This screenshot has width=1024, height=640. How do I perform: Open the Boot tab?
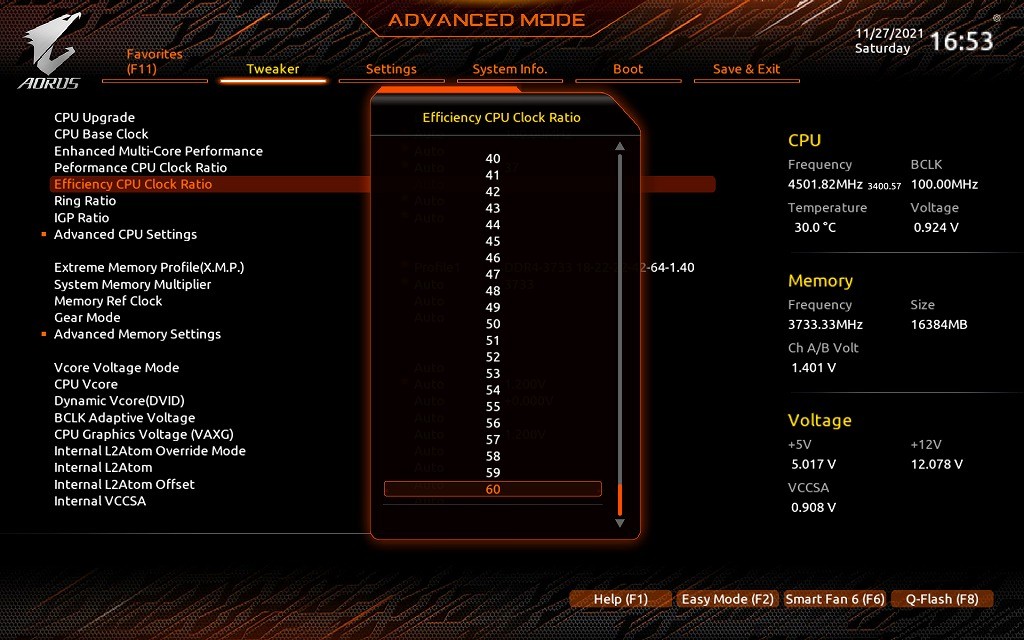628,69
